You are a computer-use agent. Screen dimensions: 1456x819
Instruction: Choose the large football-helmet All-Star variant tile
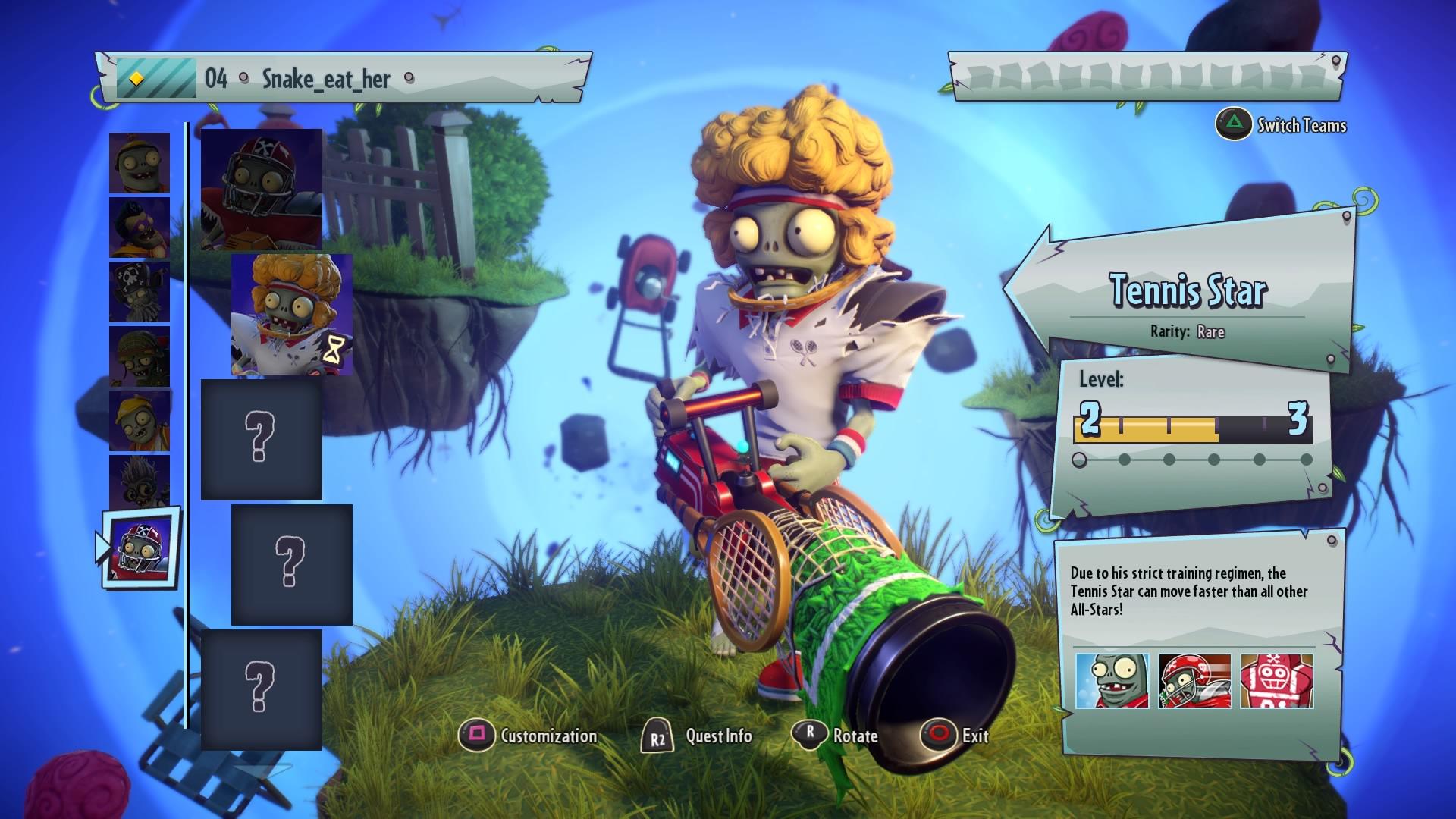tap(262, 190)
